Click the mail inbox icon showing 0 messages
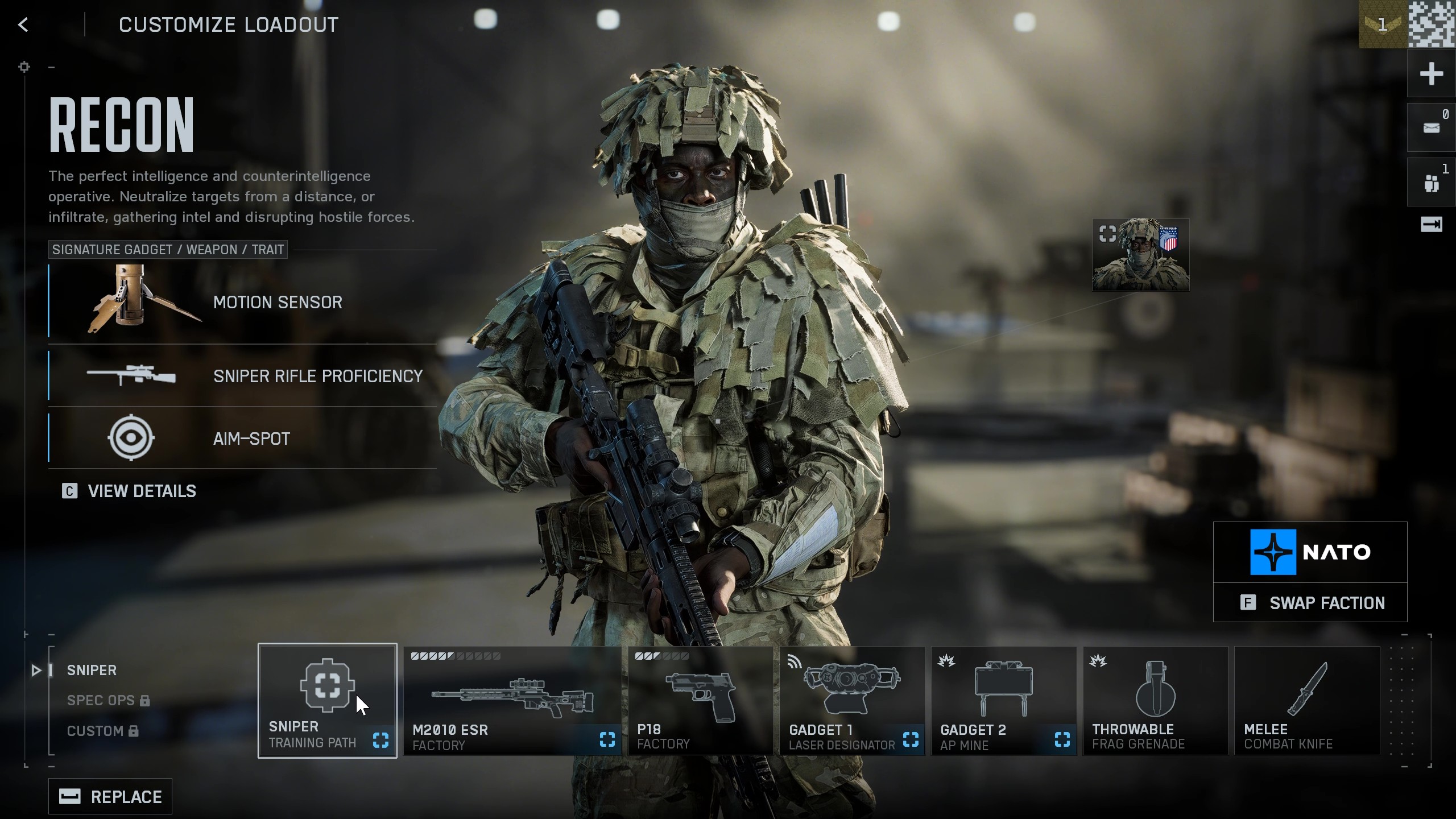This screenshot has width=1456, height=819. tap(1430, 126)
